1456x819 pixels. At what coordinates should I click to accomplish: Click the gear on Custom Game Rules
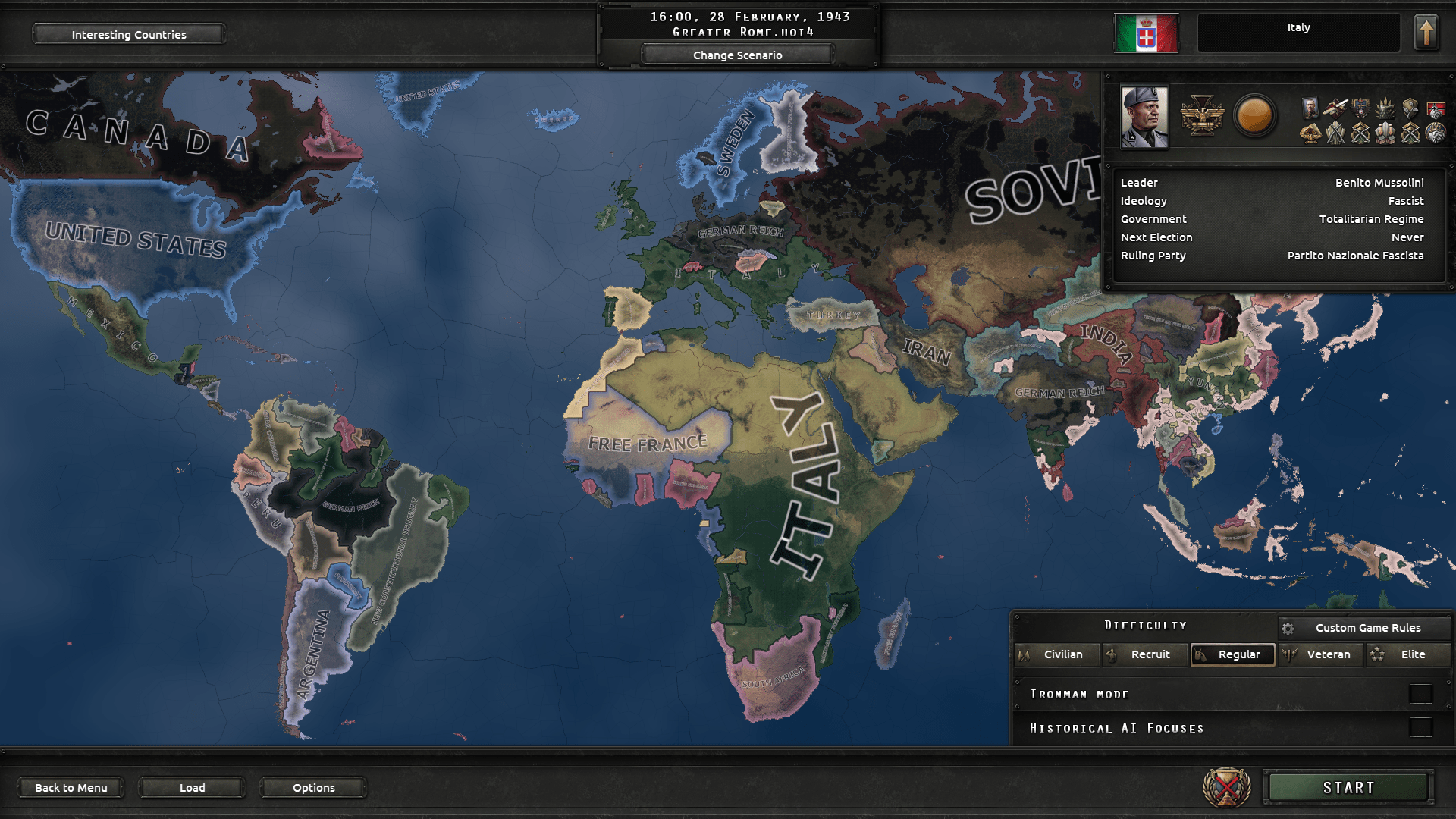[1288, 627]
